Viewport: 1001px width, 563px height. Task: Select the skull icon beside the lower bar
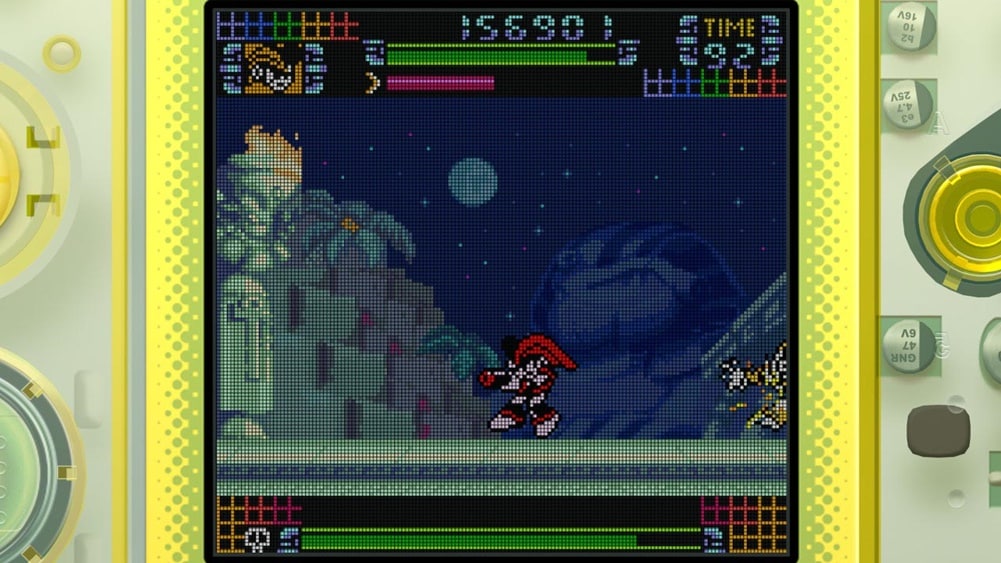click(257, 539)
